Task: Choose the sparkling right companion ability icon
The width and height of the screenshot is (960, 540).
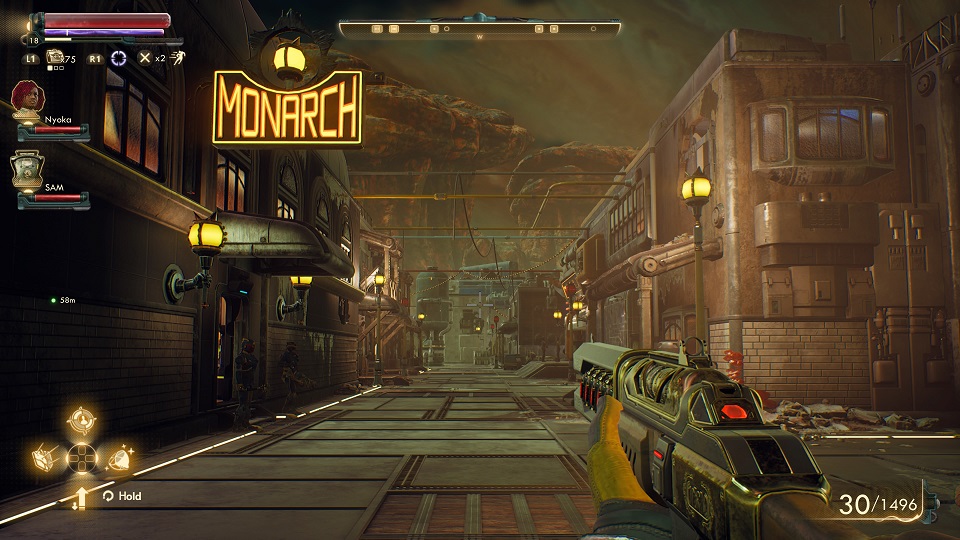Action: pos(118,459)
